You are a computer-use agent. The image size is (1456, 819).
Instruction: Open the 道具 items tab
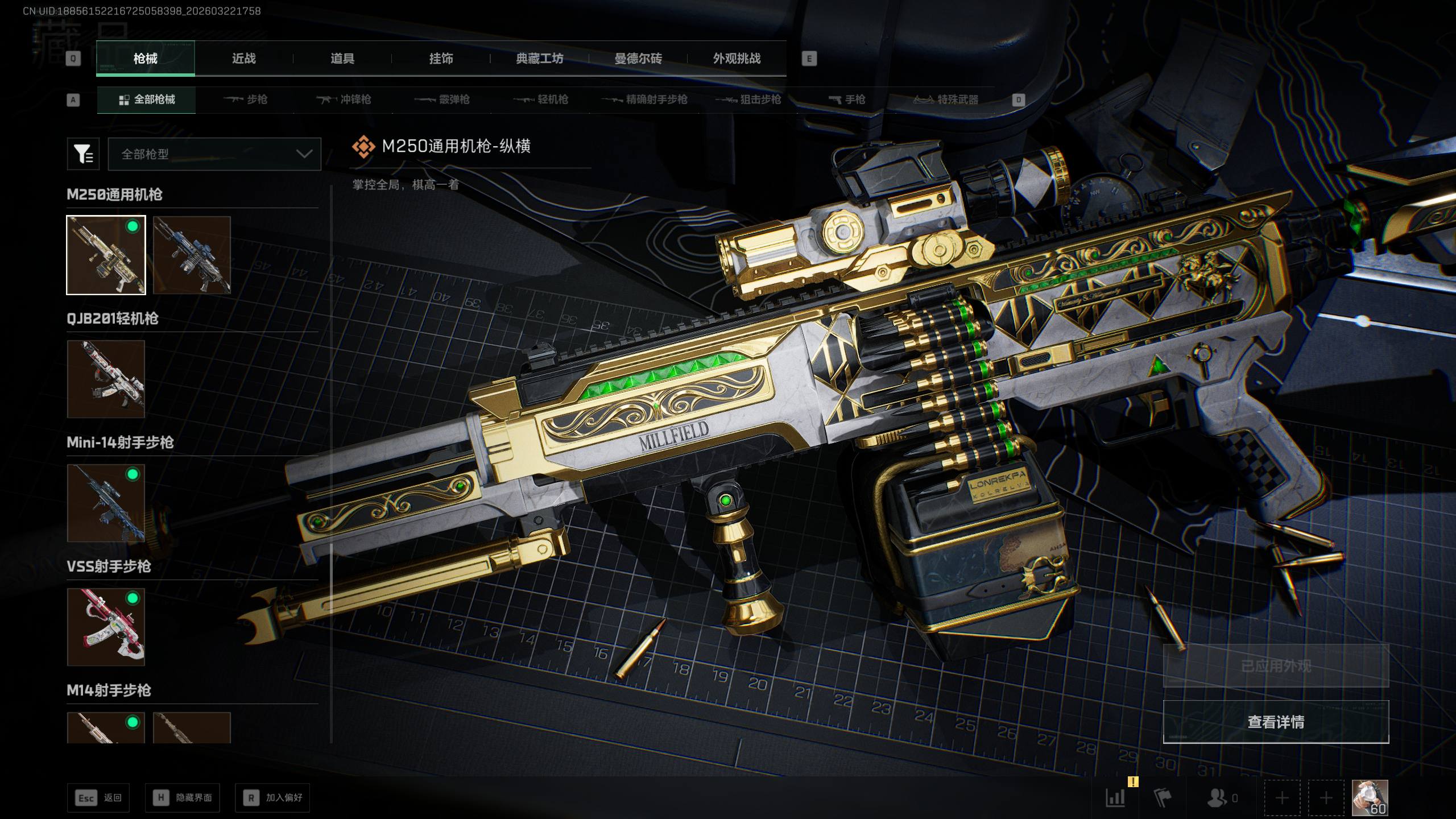tap(342, 59)
